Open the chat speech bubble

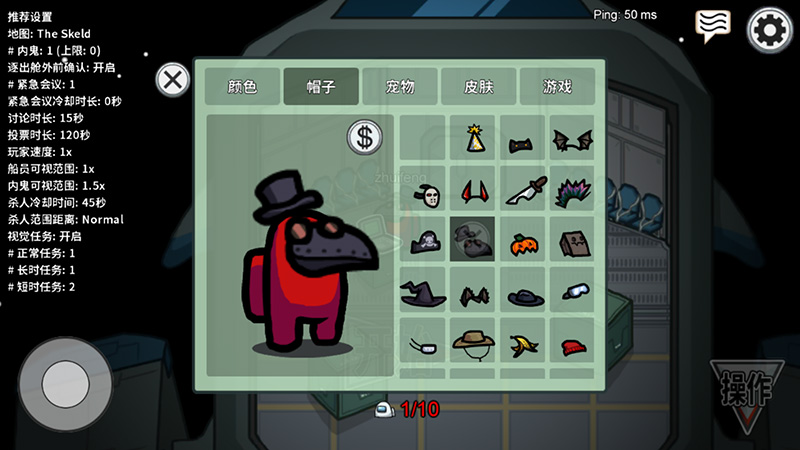[712, 25]
